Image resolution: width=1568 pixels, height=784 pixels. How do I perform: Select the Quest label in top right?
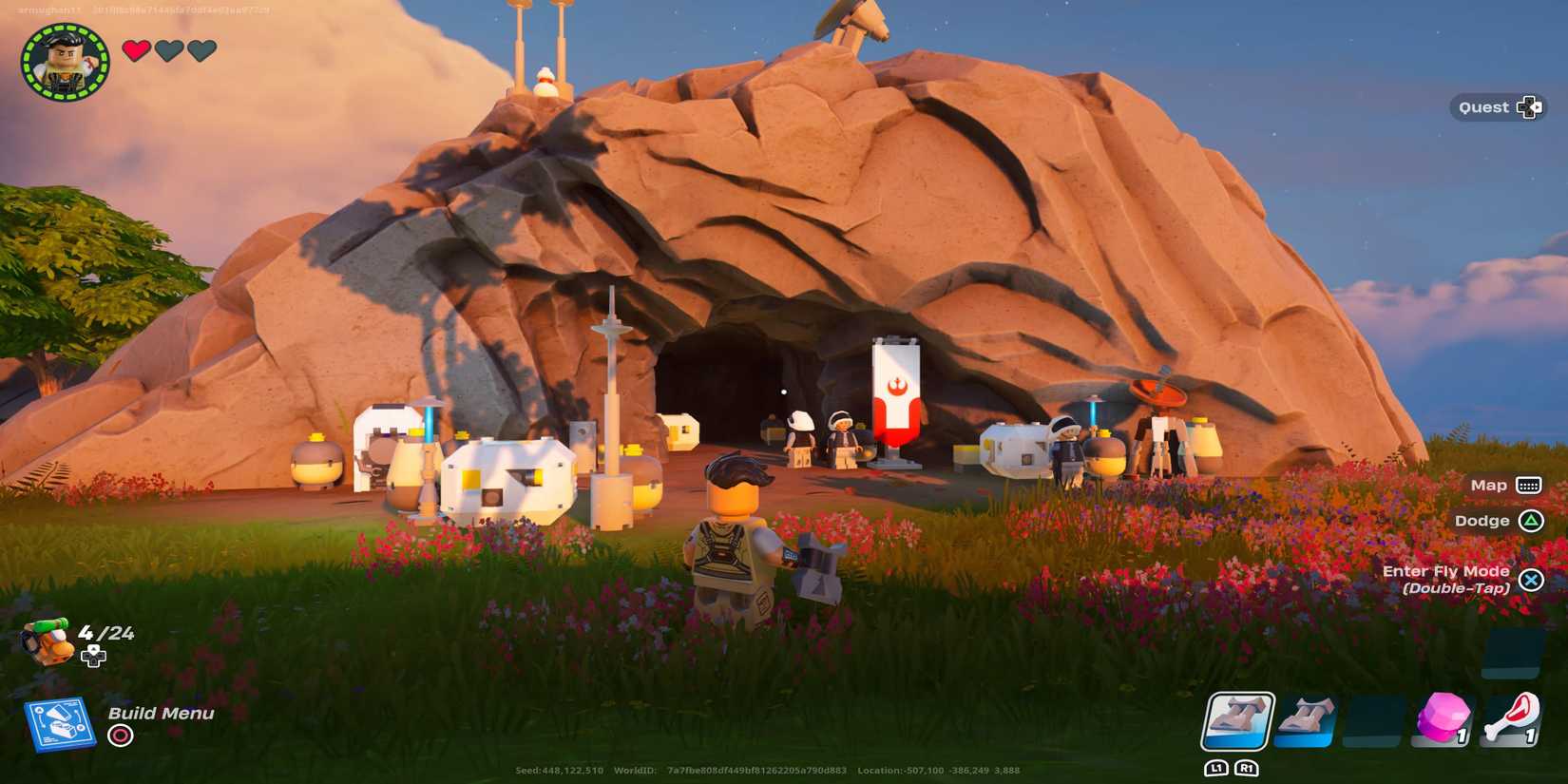[1484, 106]
